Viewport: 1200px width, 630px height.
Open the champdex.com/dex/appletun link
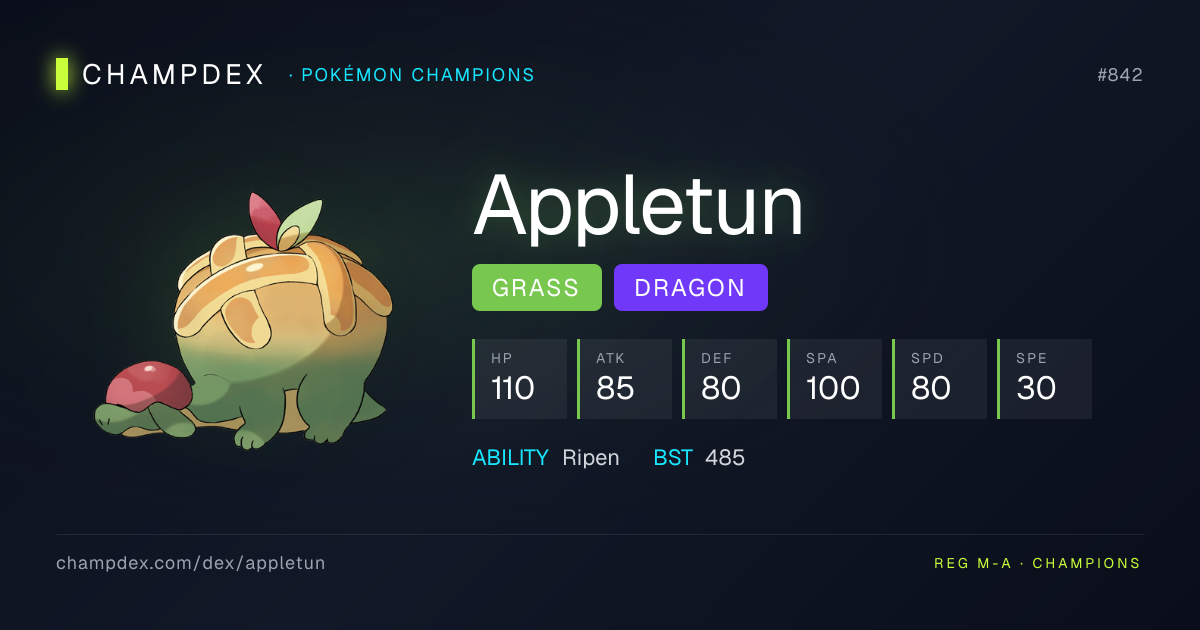[190, 563]
